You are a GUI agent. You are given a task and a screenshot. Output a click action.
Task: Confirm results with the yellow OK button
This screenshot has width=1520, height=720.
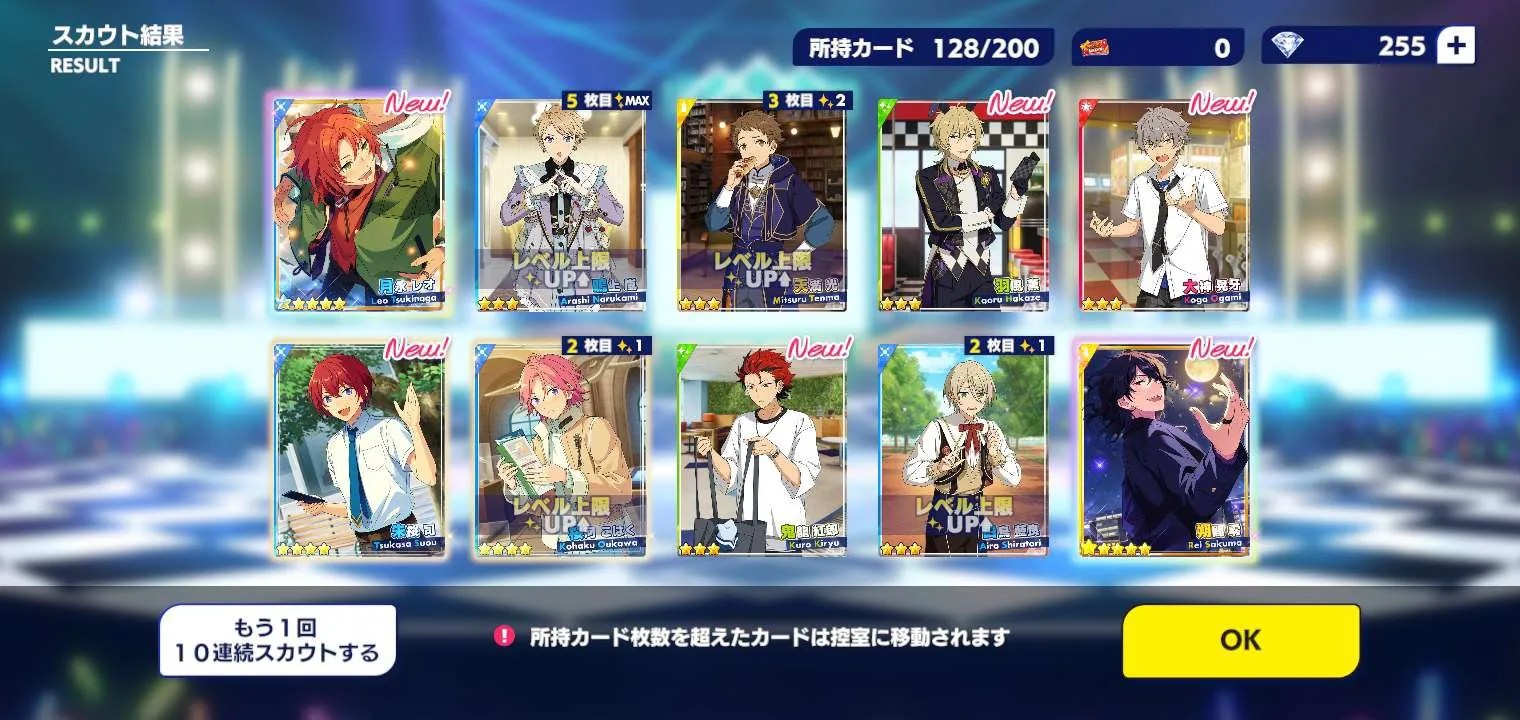click(1240, 641)
